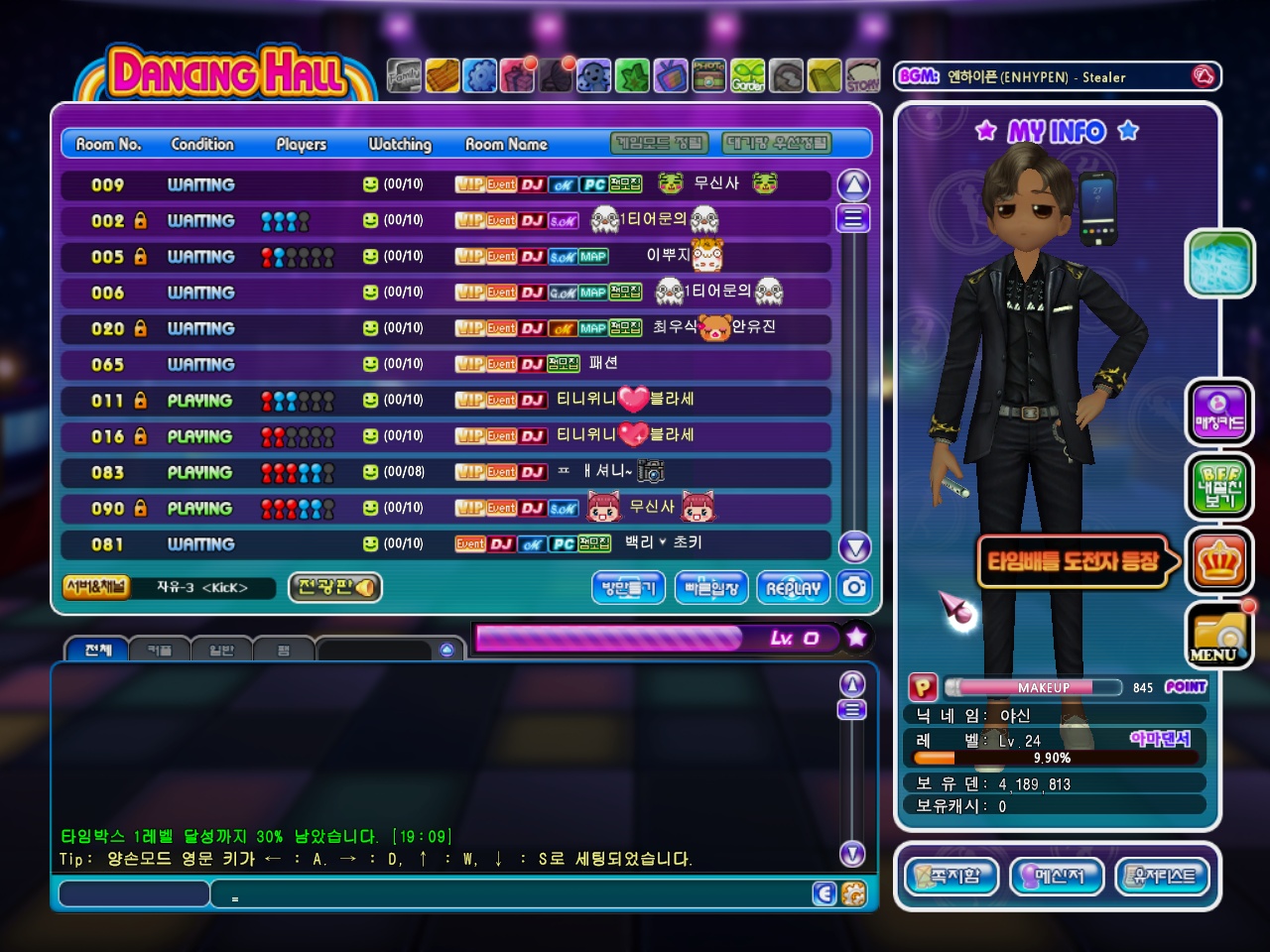The image size is (1270, 952).
Task: Open the Garden icon
Action: click(x=748, y=75)
